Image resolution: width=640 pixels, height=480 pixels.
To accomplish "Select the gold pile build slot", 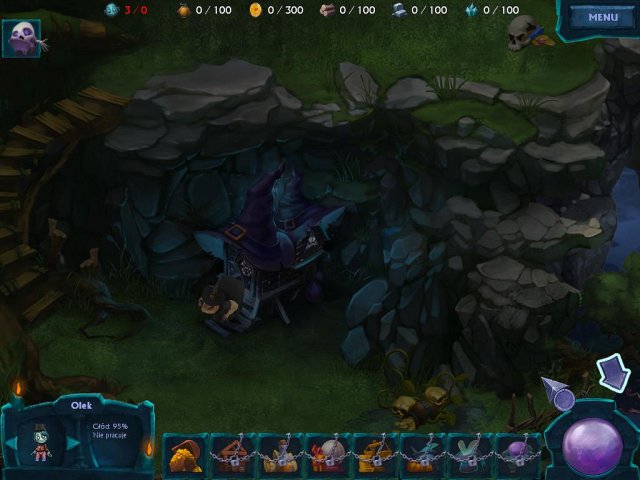I will [x=183, y=455].
